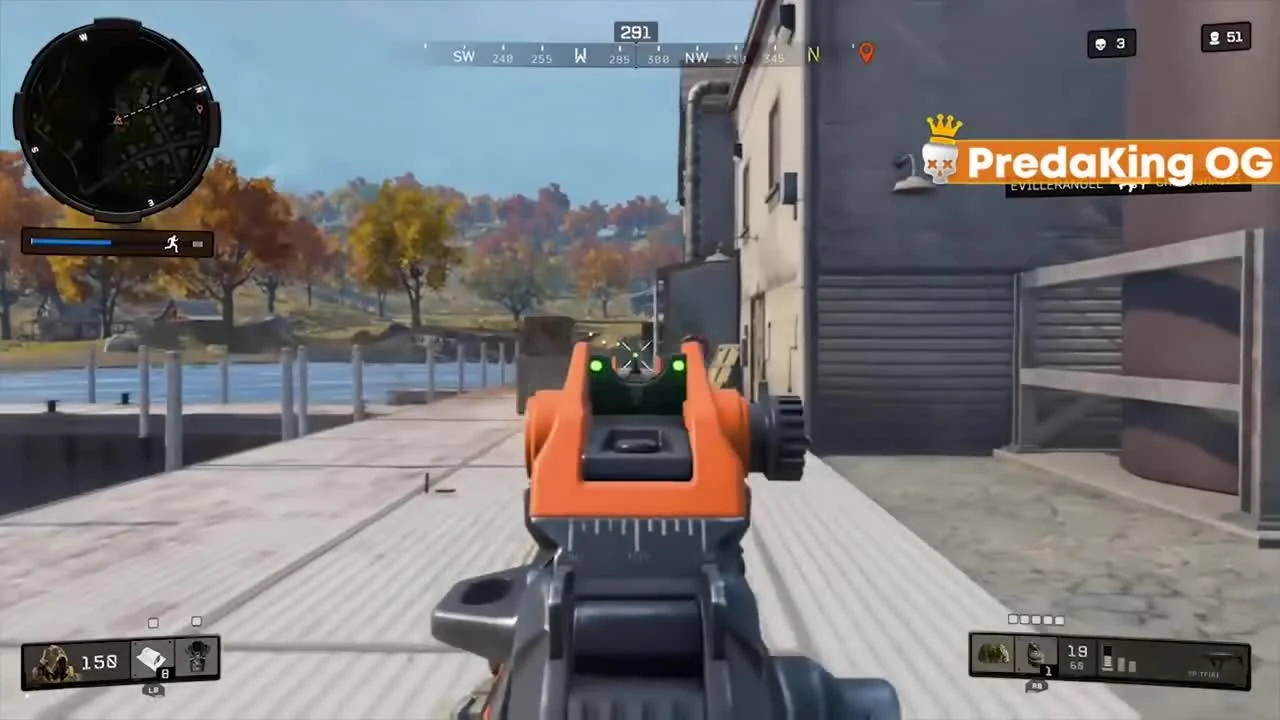Click the ammo count showing 19
This screenshot has width=1280, height=720.
coord(1077,651)
